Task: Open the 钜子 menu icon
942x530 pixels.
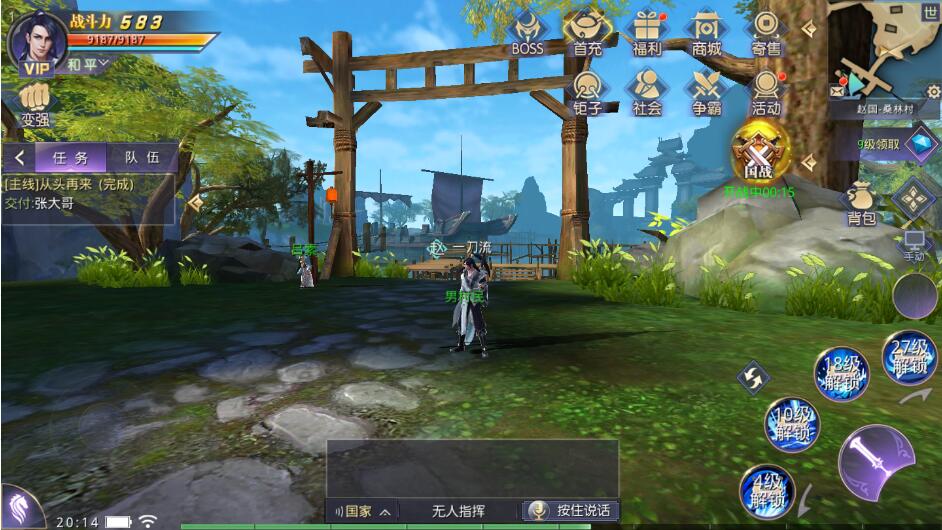Action: 588,90
